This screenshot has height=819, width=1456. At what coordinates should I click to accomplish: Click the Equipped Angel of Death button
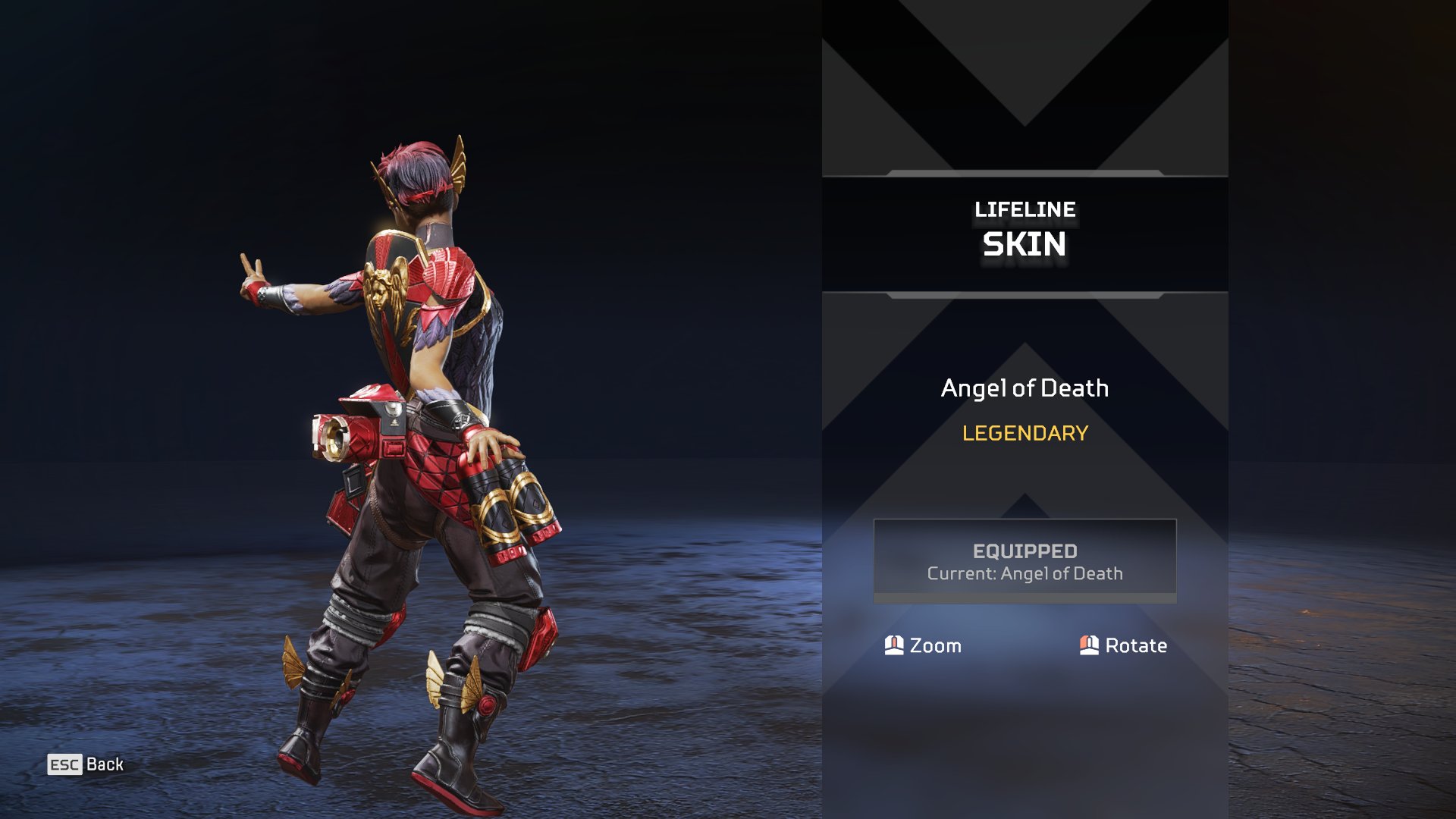click(1025, 561)
